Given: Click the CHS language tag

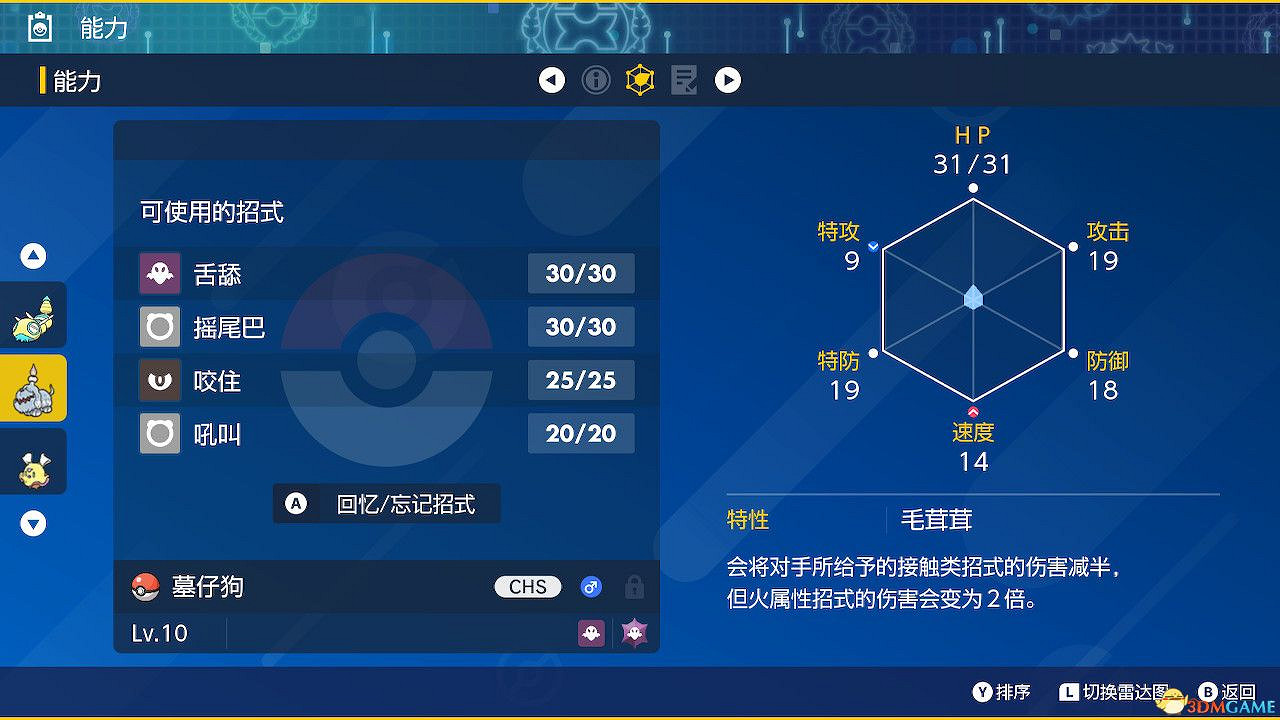Looking at the screenshot, I should 527,587.
